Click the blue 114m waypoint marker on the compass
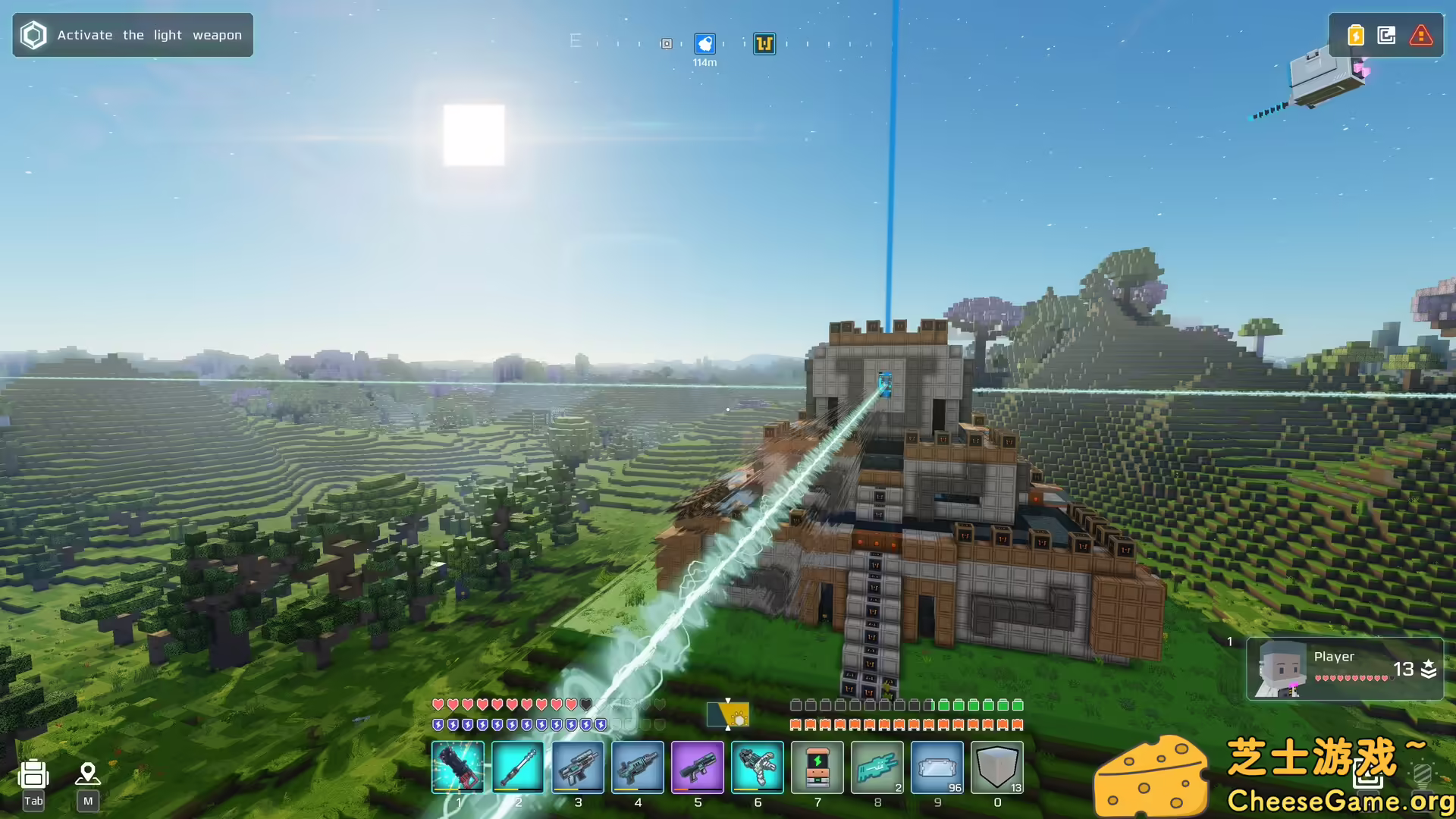Screen dimensions: 1456x819 (x=704, y=44)
